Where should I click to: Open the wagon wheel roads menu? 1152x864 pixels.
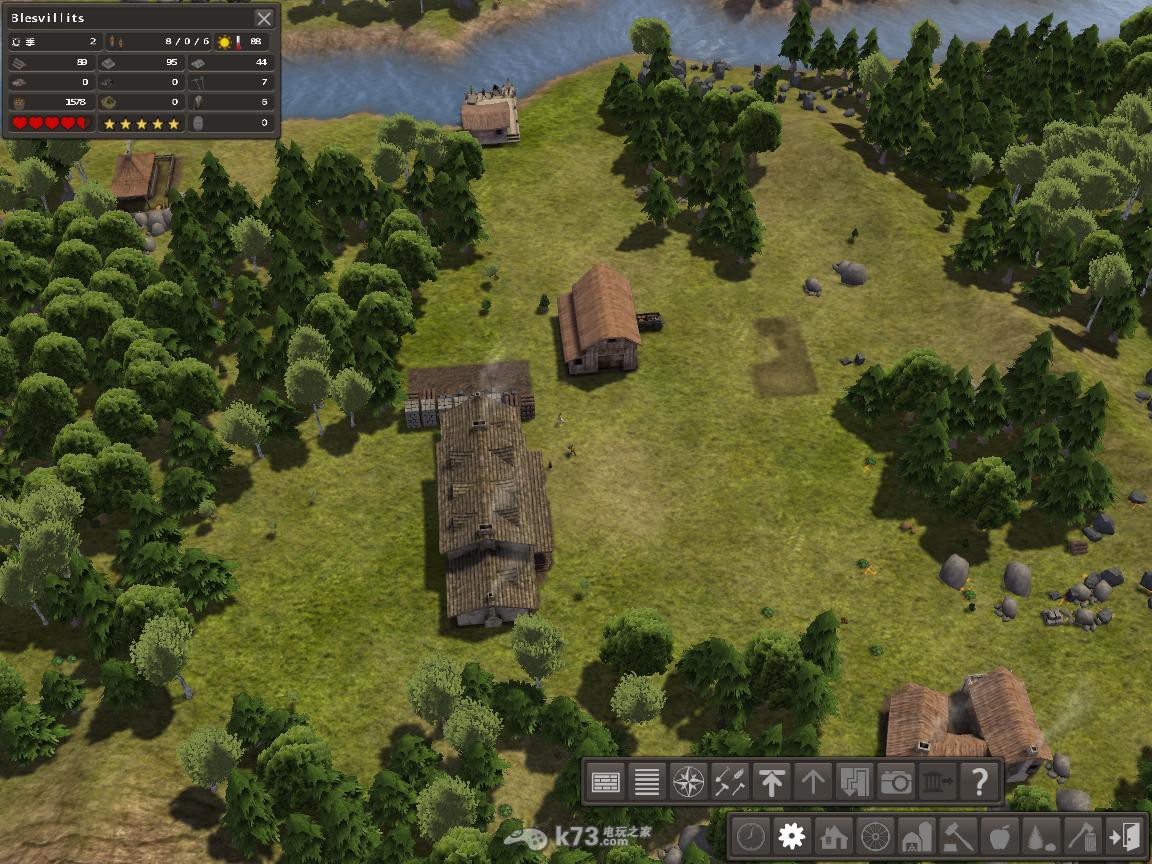tap(875, 835)
